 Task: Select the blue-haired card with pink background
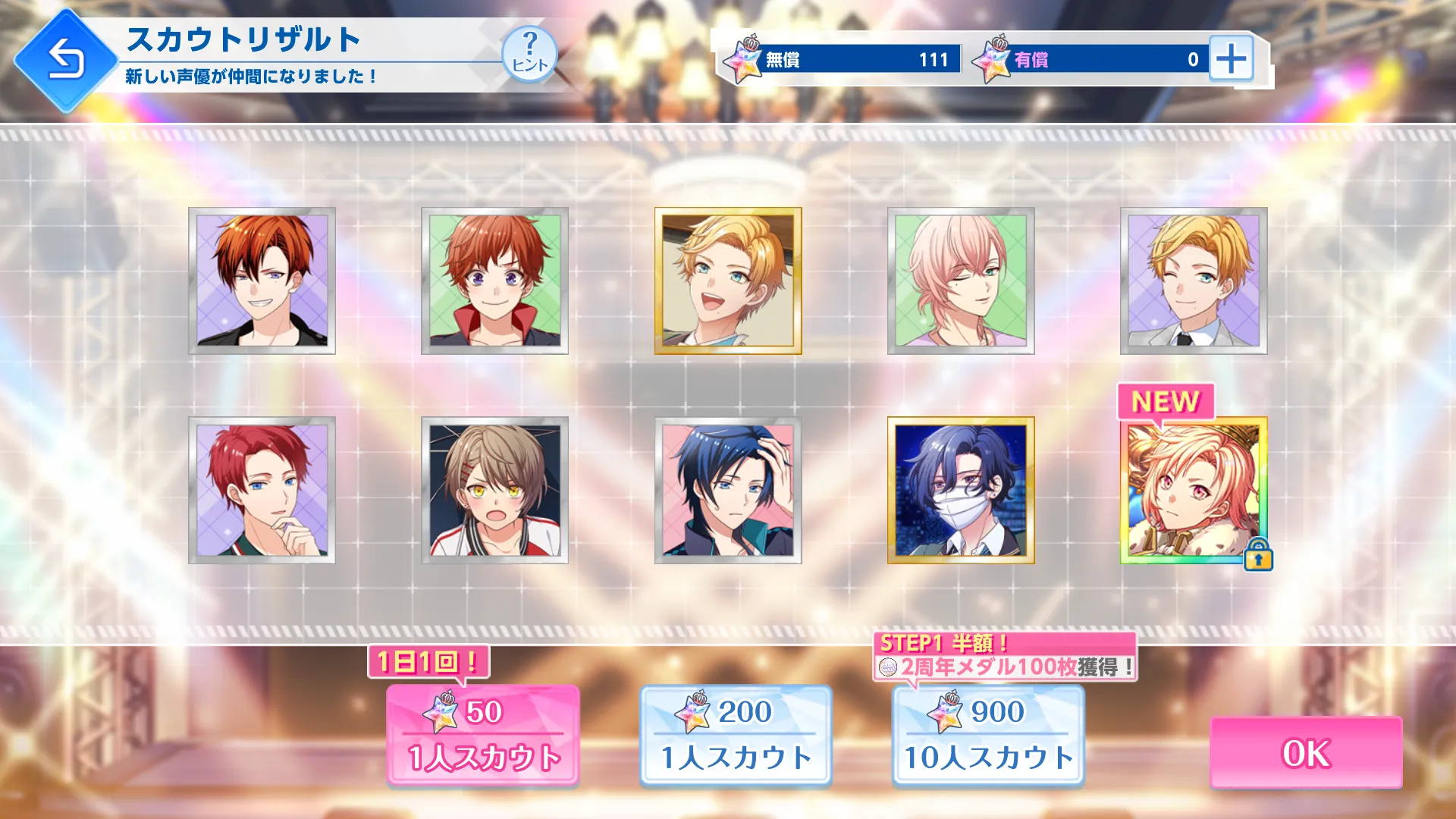coord(727,490)
